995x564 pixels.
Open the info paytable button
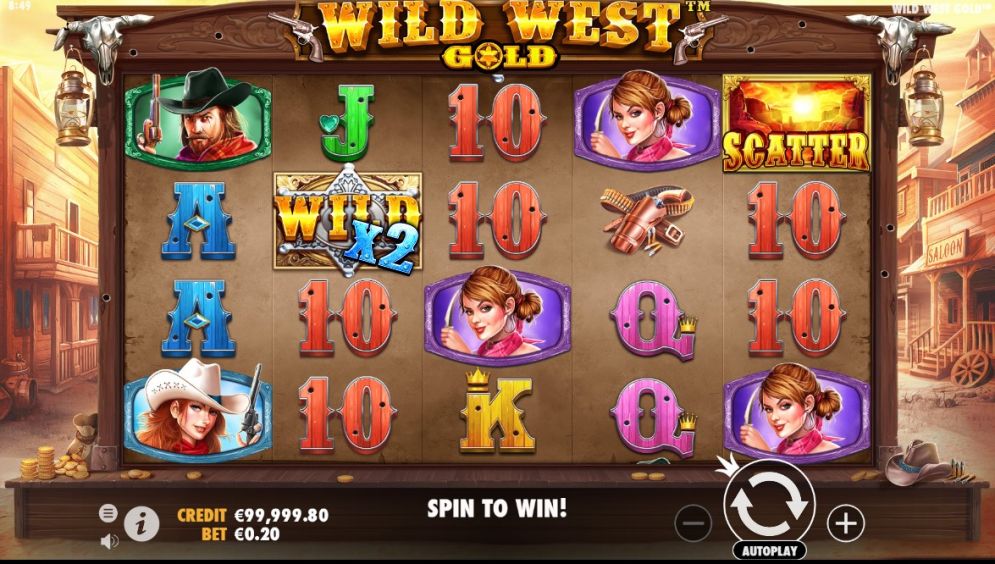[142, 522]
